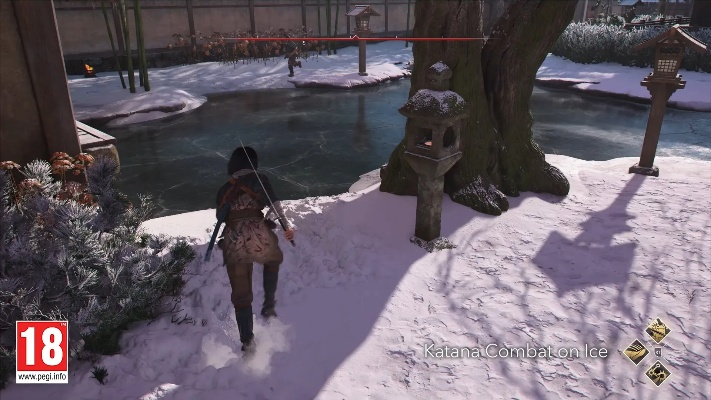Select the top diamond ability icon
The height and width of the screenshot is (400, 711).
point(657,330)
